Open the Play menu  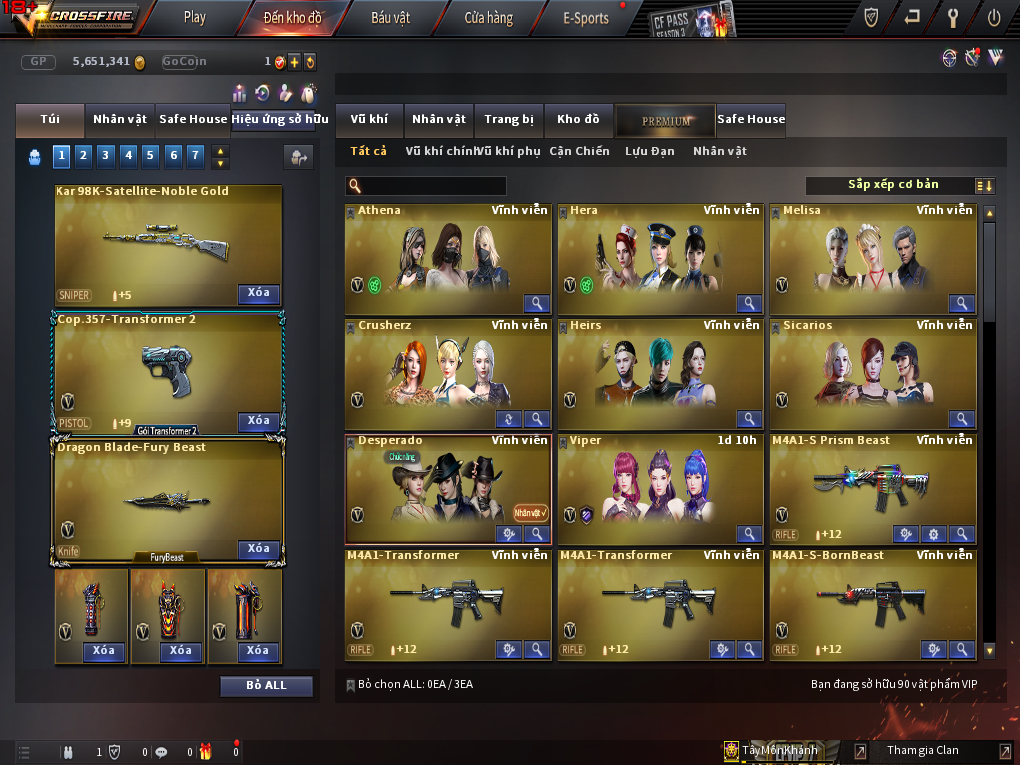coord(195,17)
